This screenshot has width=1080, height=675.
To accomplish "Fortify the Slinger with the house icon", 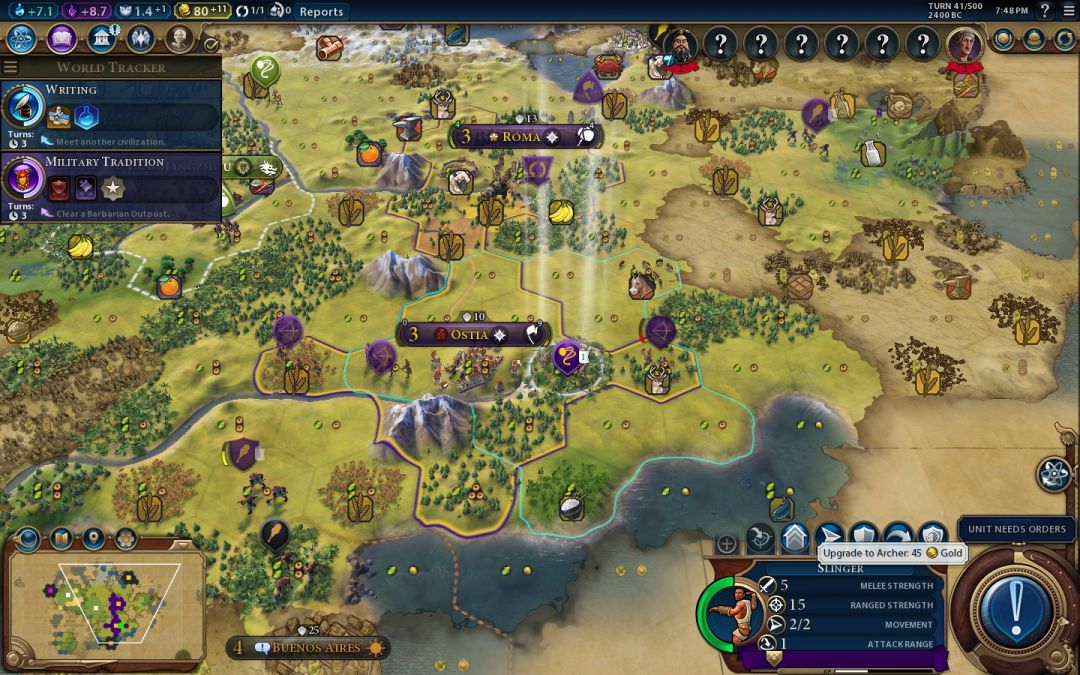I will [795, 537].
